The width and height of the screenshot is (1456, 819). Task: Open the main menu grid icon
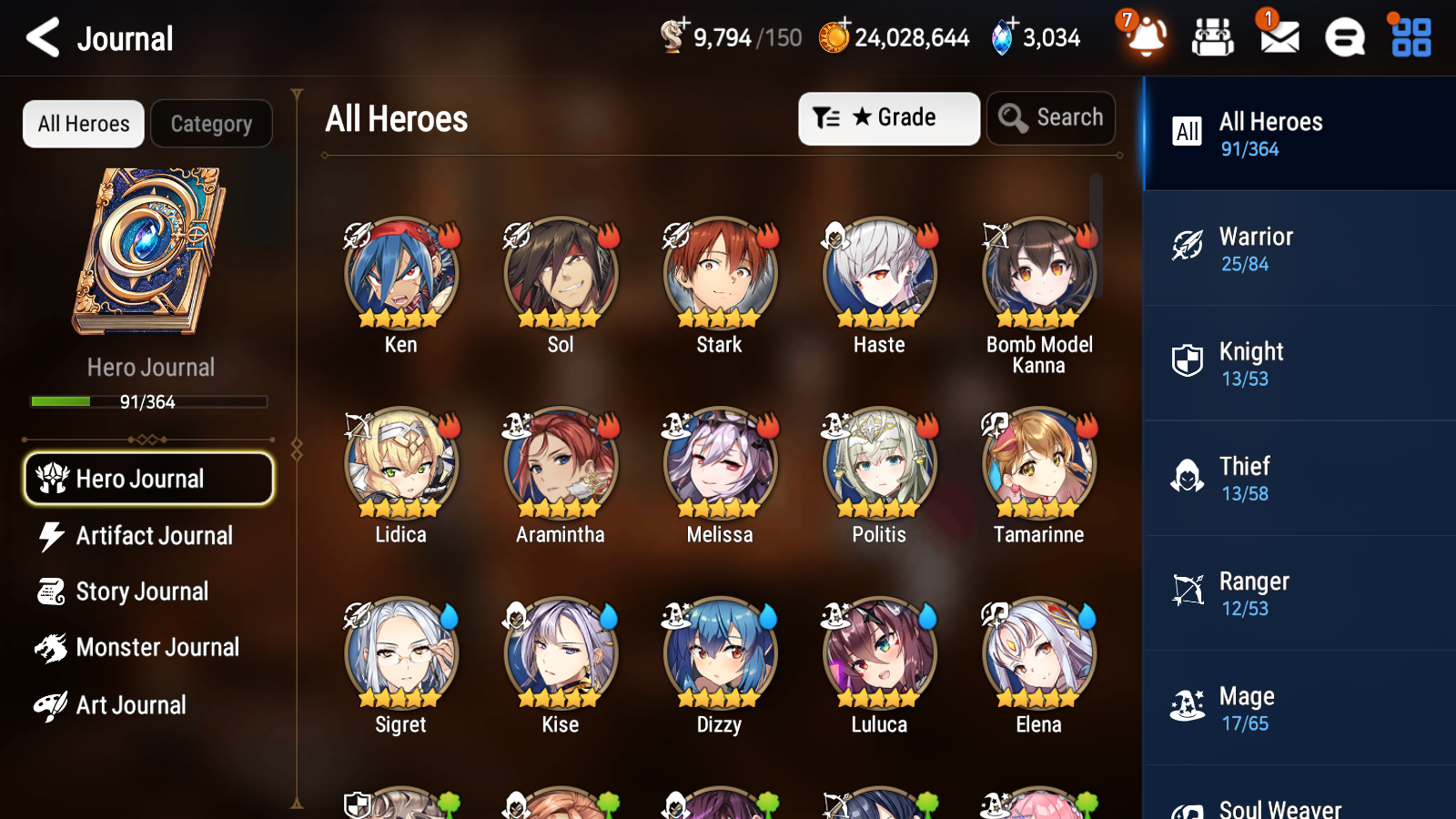1409,38
